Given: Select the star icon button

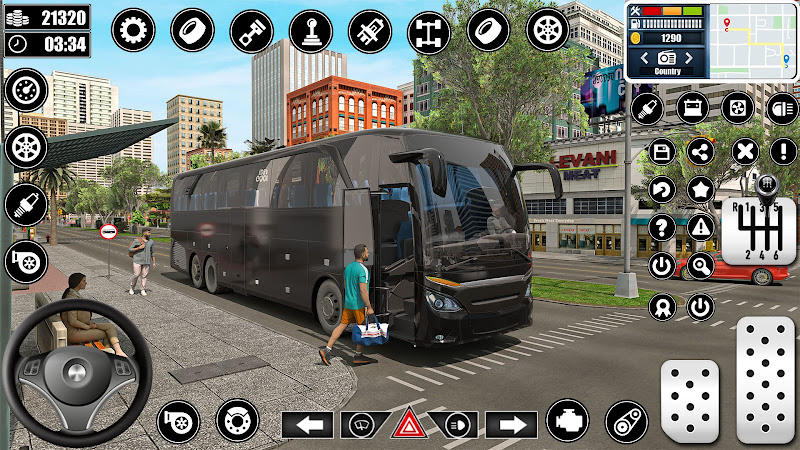Looking at the screenshot, I should pos(700,188).
